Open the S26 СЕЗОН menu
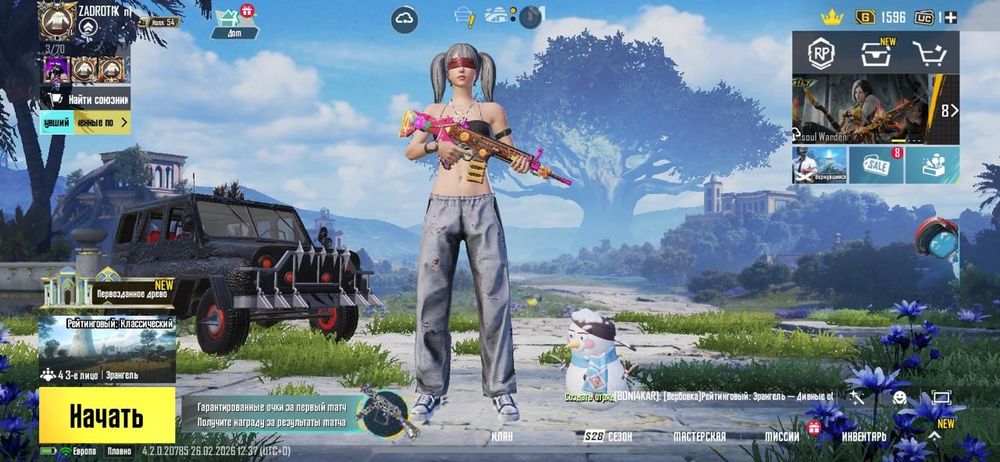Screen dimensions: 1000x462 609,437
